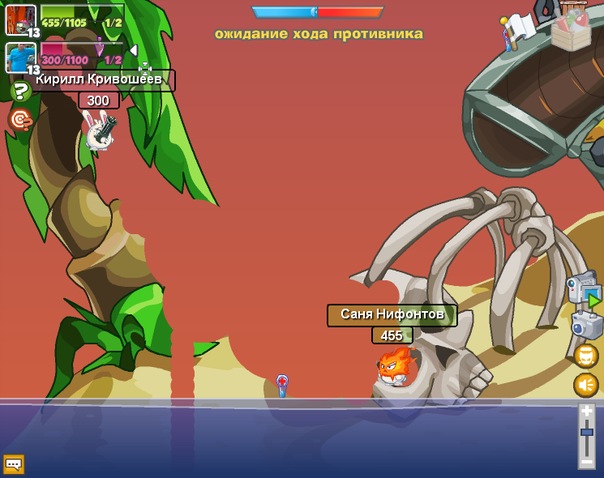Screen dimensions: 604x478
Task: Toggle the orange music button
Action: pyautogui.click(x=587, y=355)
